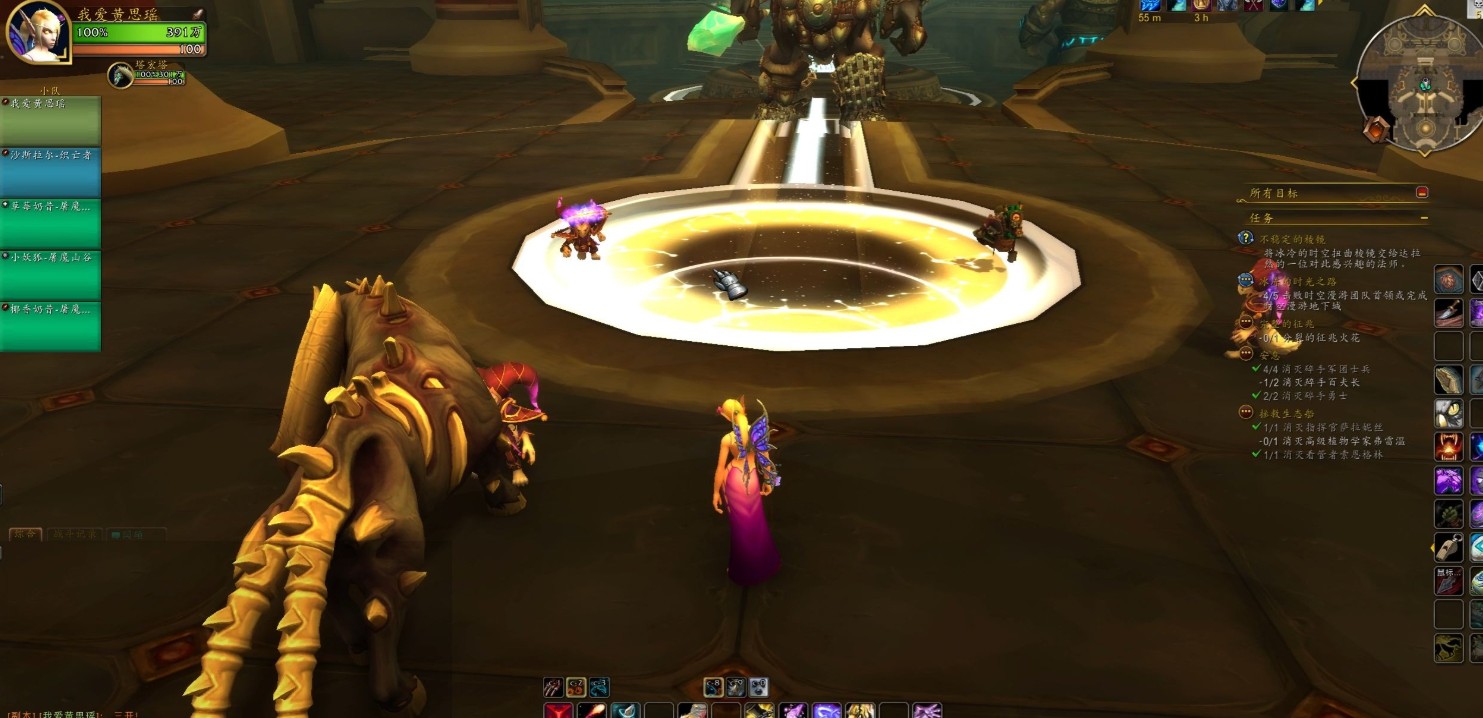
Task: Activate the purple crystal side-bar ability
Action: 1449,480
